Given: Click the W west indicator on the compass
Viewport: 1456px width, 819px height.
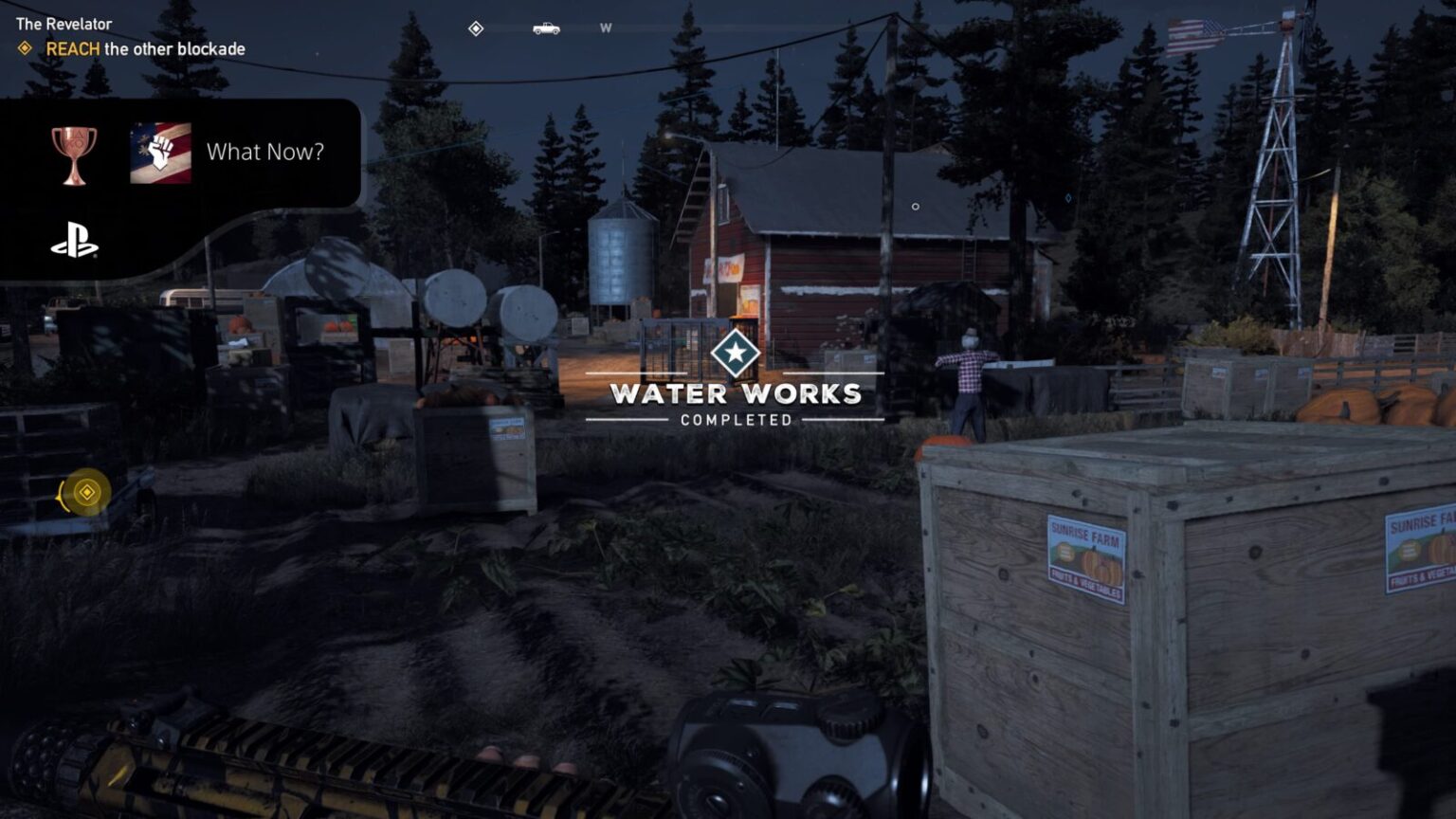Looking at the screenshot, I should pyautogui.click(x=605, y=29).
